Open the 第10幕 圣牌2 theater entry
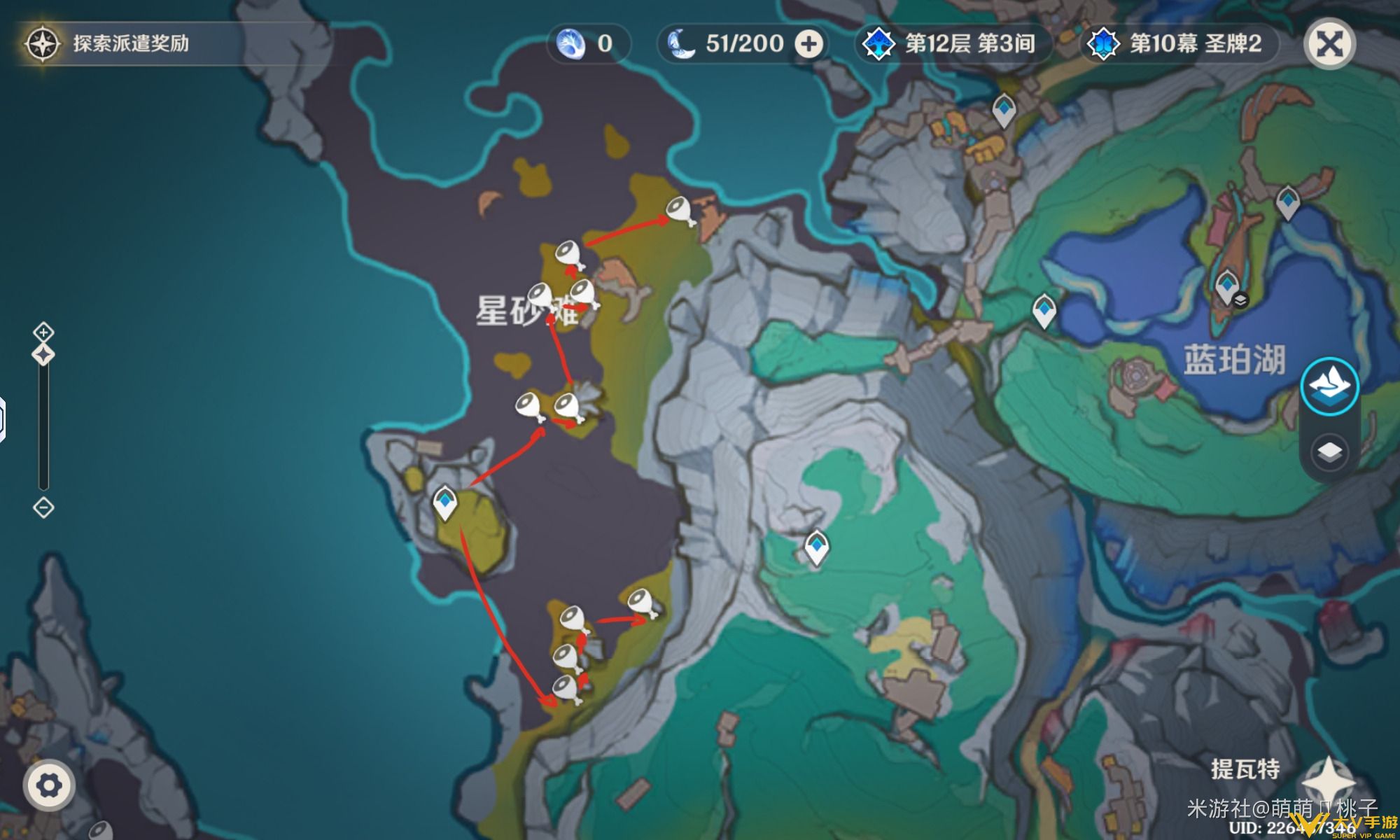Screen dimensions: 1400x840 click(1179, 43)
